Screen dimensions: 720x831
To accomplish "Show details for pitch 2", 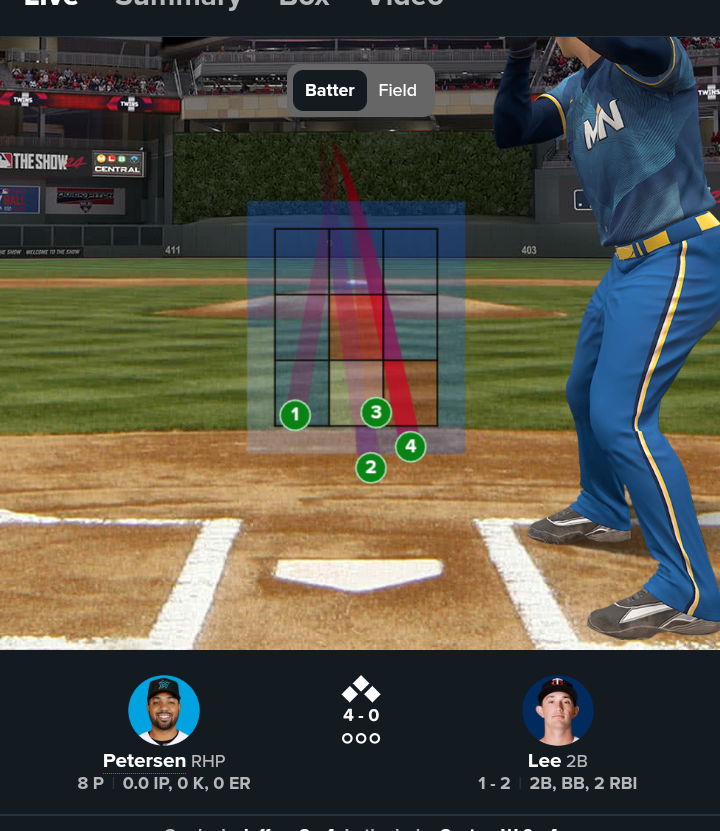I will [x=370, y=466].
